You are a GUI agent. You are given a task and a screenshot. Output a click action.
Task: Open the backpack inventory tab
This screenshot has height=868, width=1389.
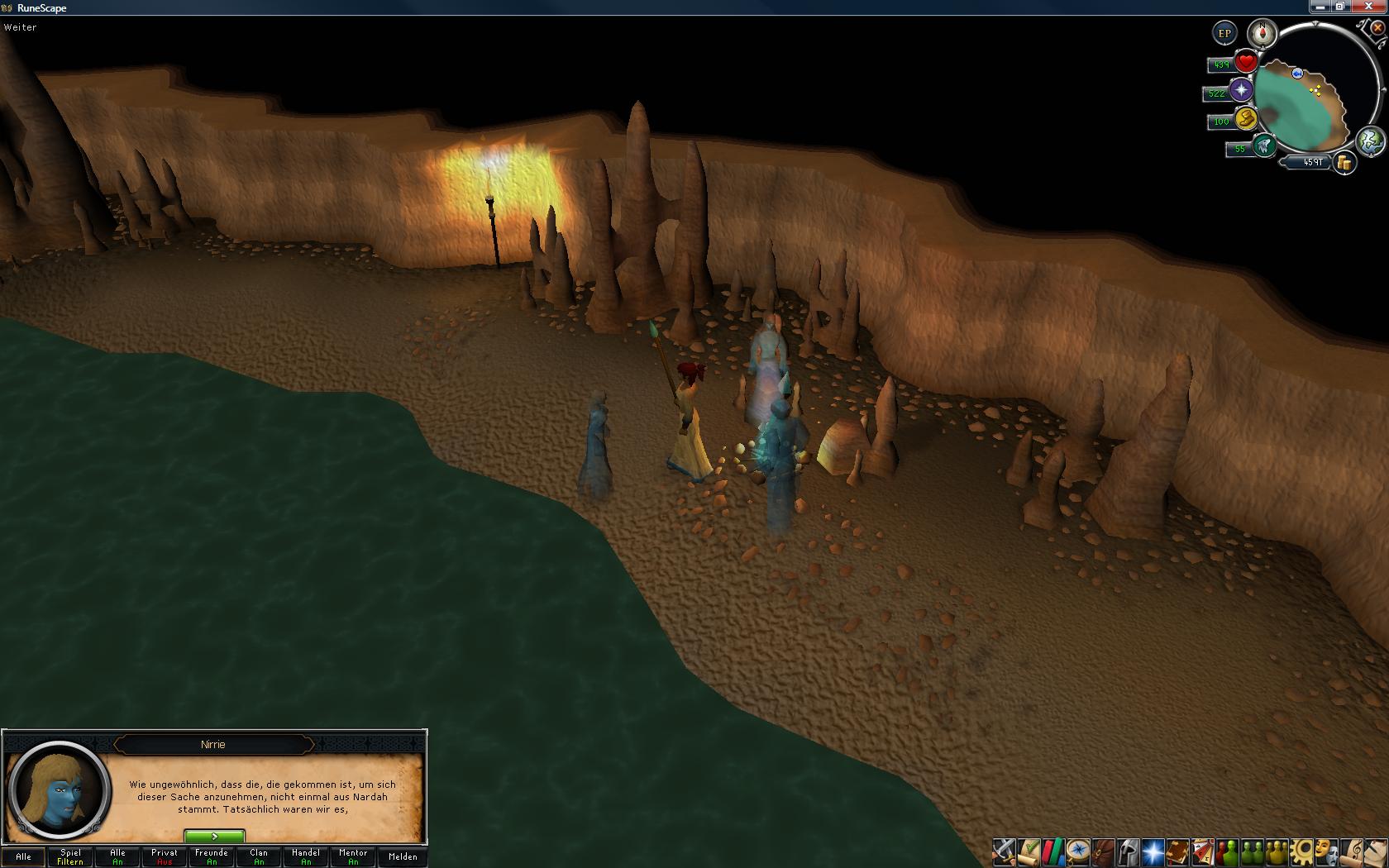(x=1103, y=851)
